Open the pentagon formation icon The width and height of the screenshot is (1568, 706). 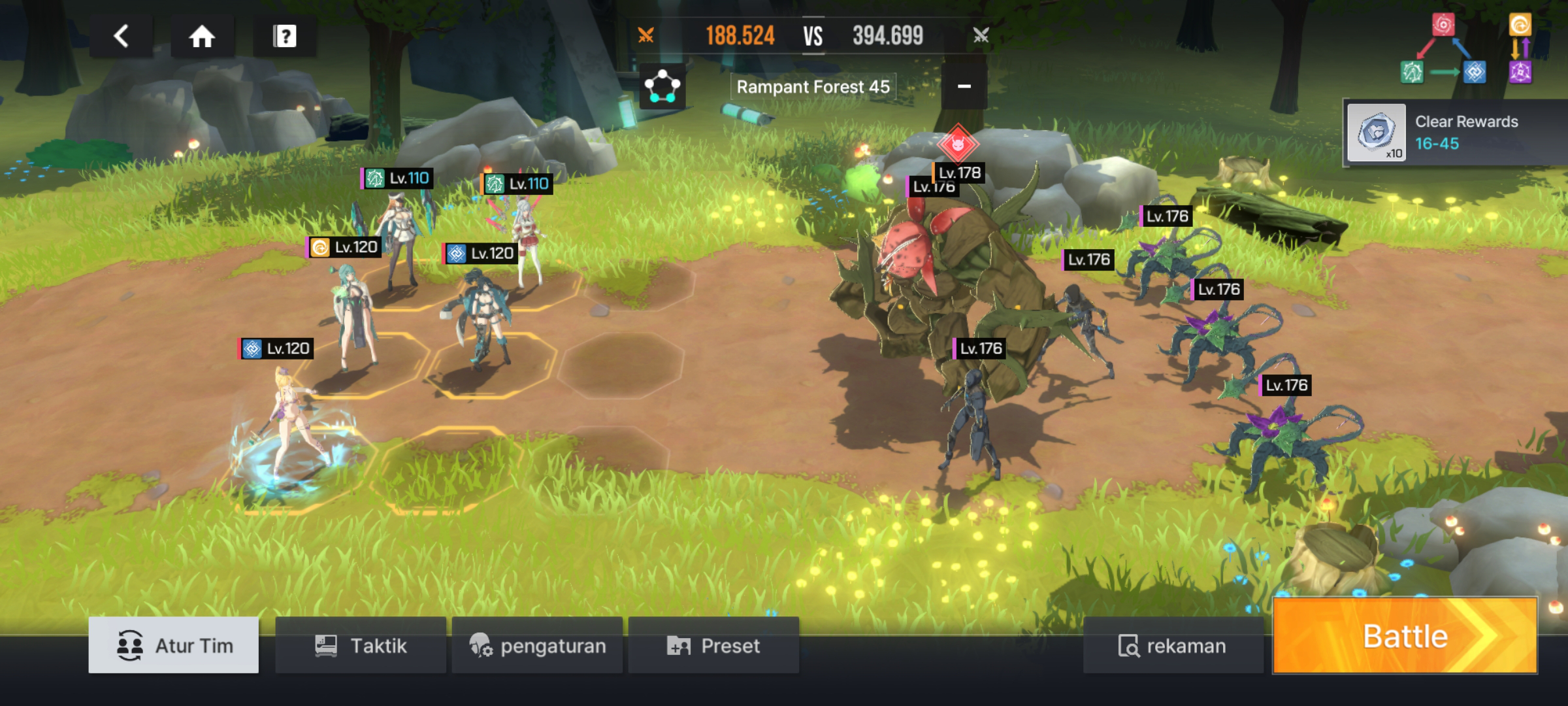662,86
